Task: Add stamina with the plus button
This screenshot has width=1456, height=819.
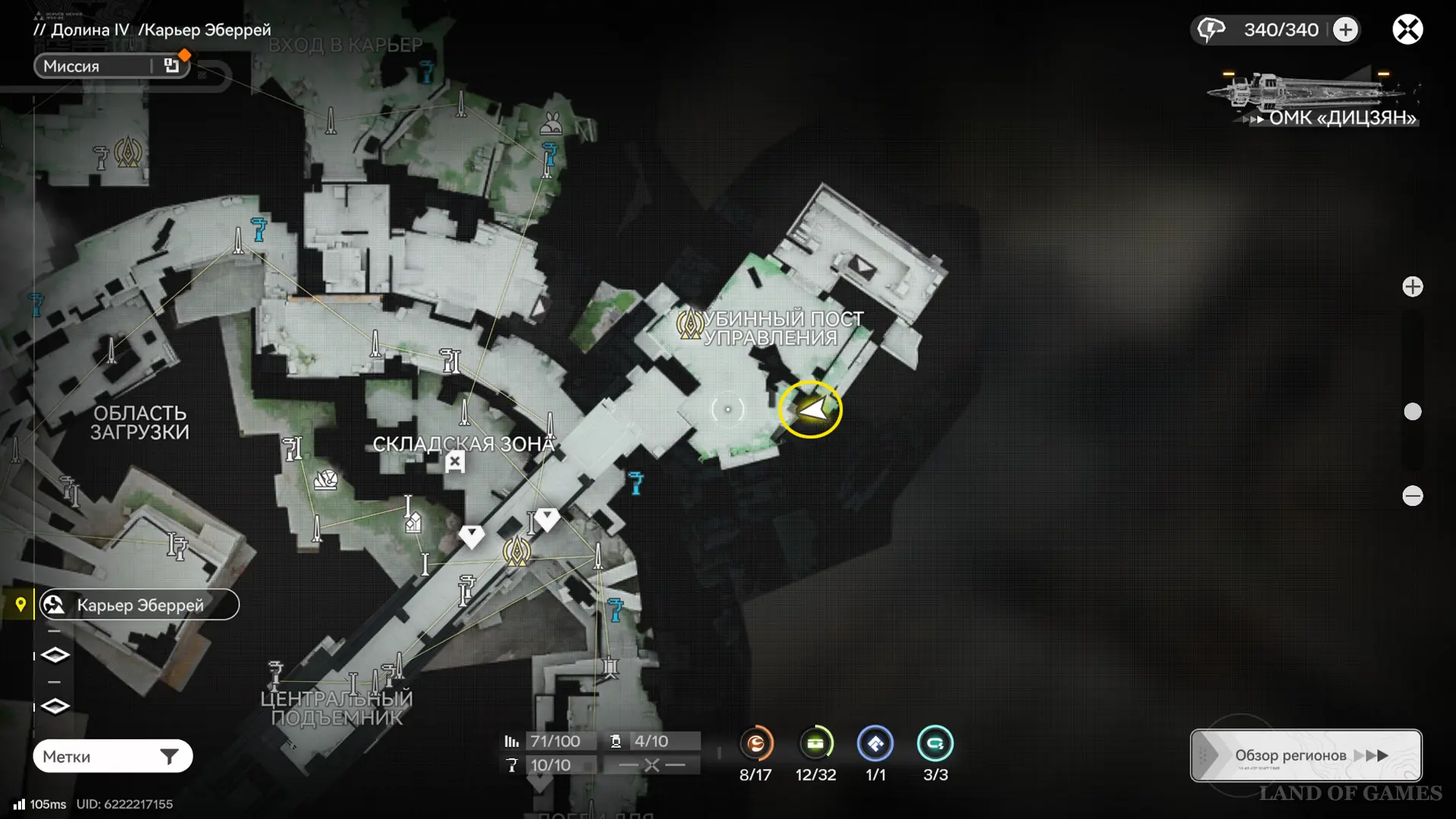Action: point(1346,30)
